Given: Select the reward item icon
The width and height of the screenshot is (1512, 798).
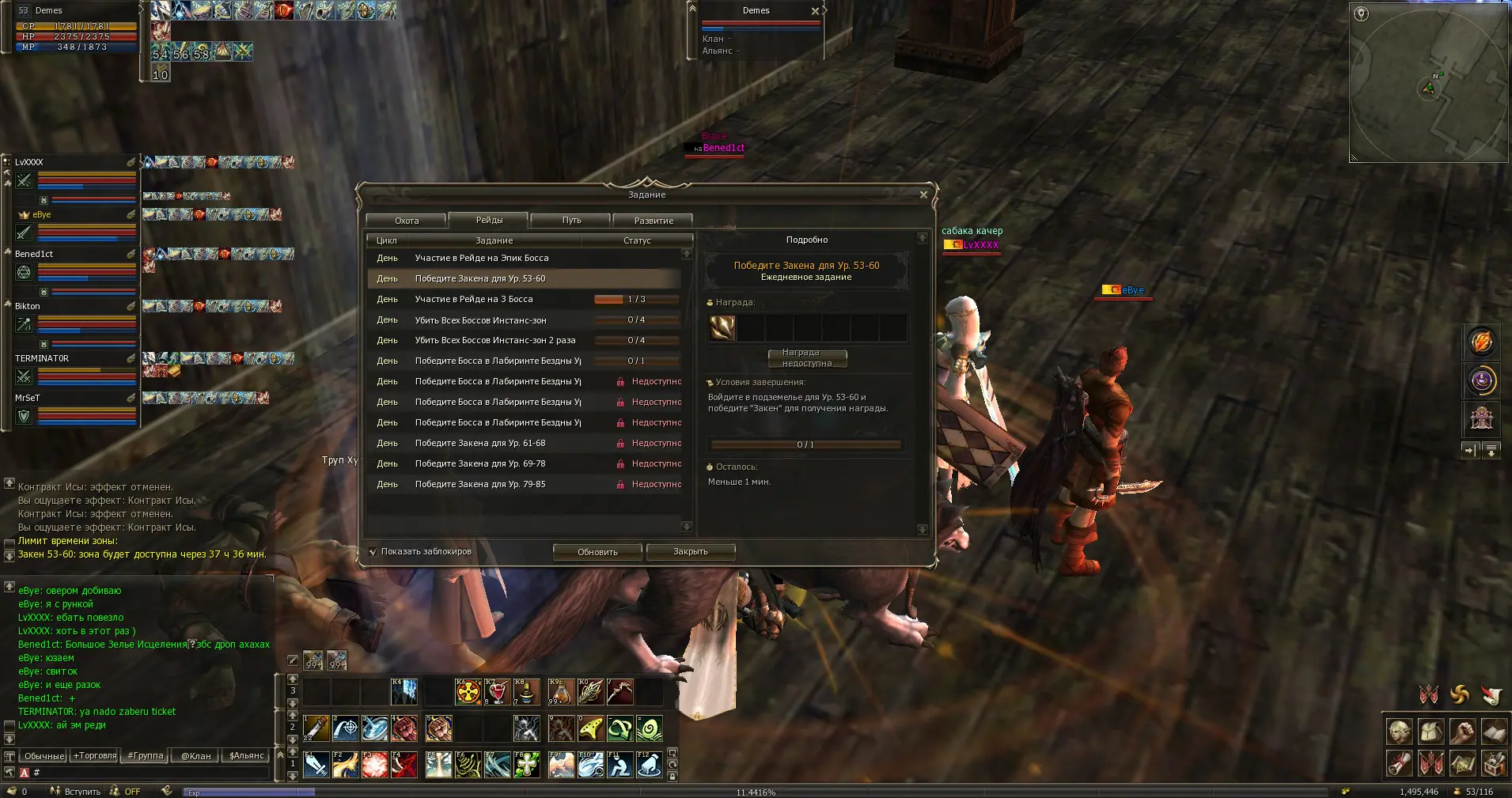Looking at the screenshot, I should click(722, 327).
